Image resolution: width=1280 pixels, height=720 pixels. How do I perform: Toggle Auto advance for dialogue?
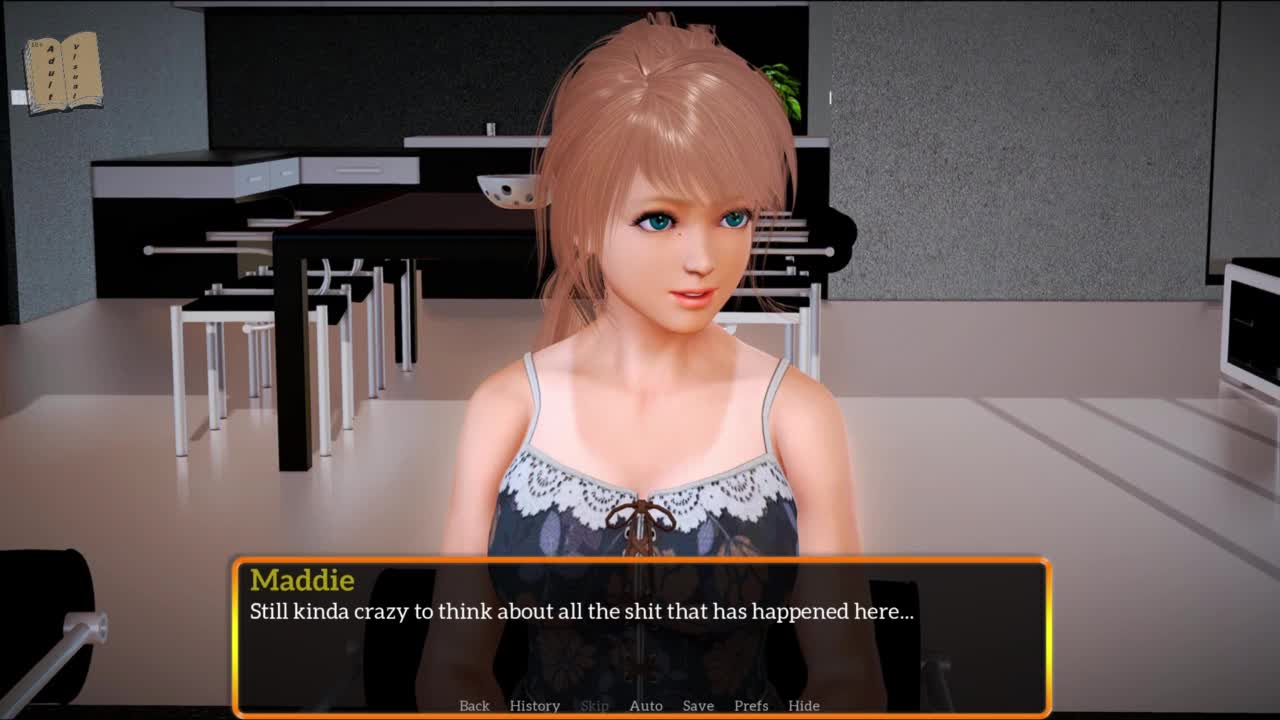point(646,705)
